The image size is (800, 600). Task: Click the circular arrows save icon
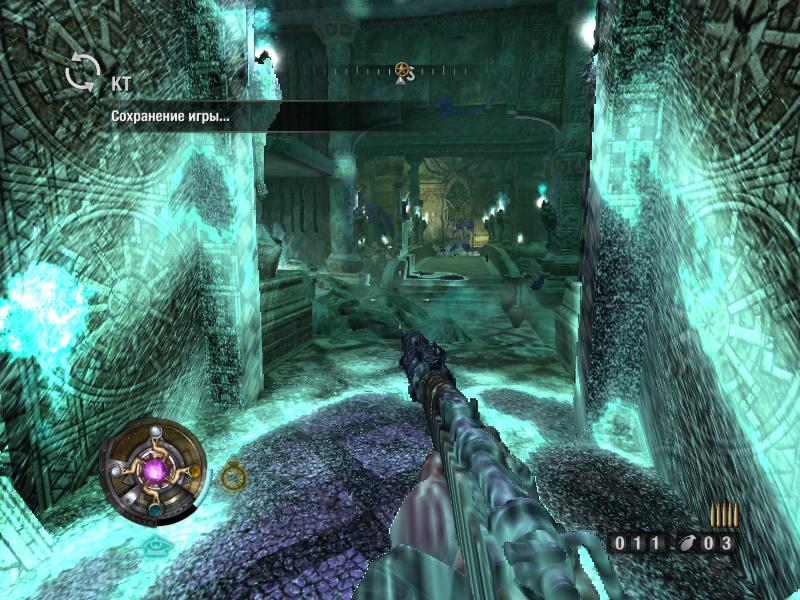[x=83, y=73]
